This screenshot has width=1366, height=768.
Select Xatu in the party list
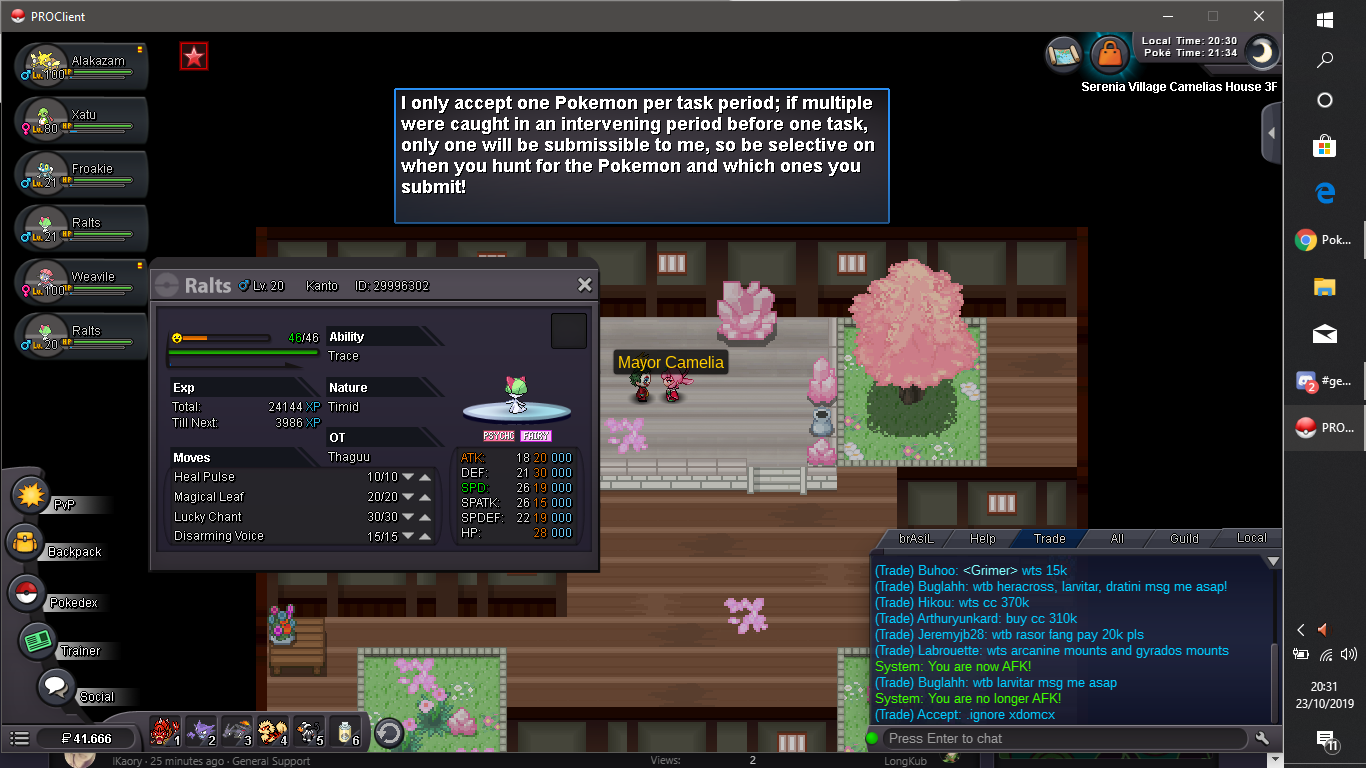point(82,120)
